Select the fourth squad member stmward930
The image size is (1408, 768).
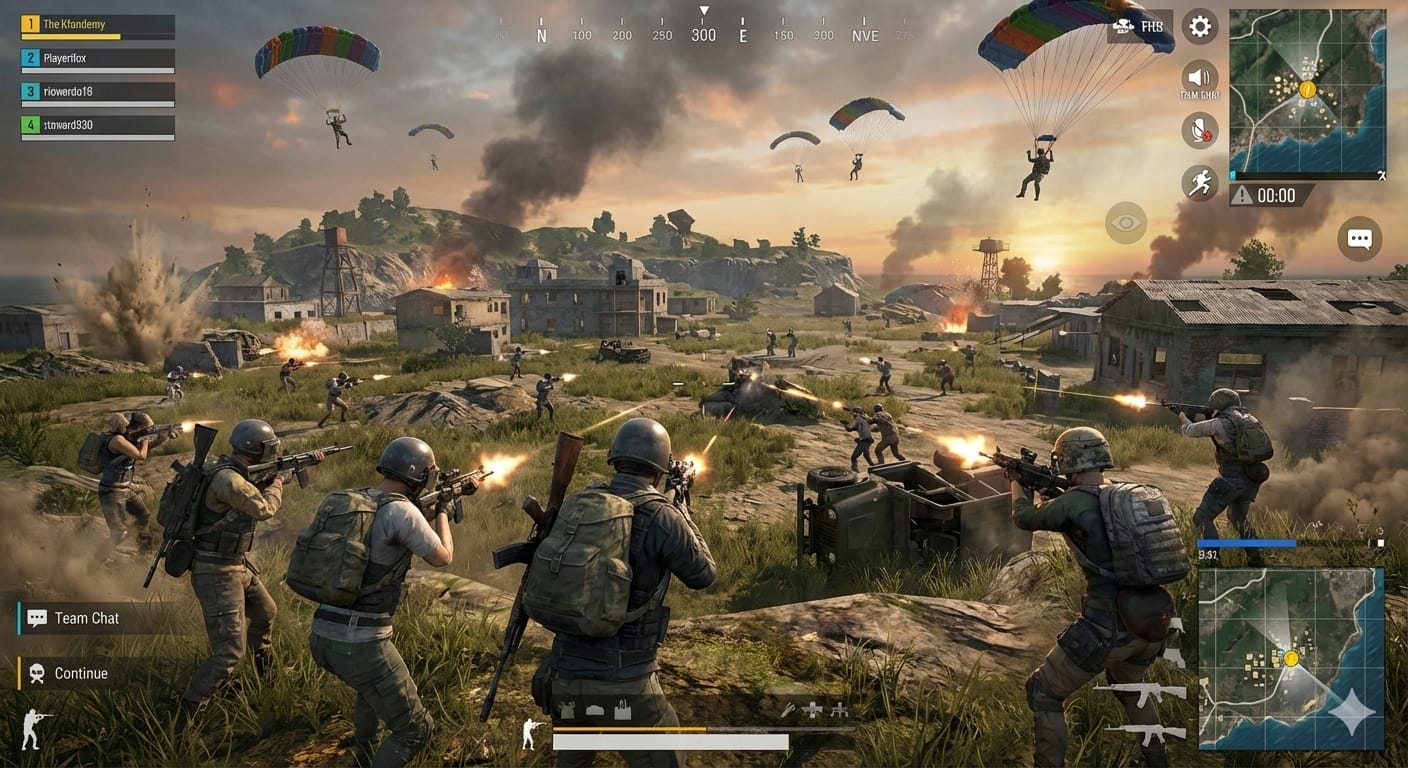click(98, 125)
